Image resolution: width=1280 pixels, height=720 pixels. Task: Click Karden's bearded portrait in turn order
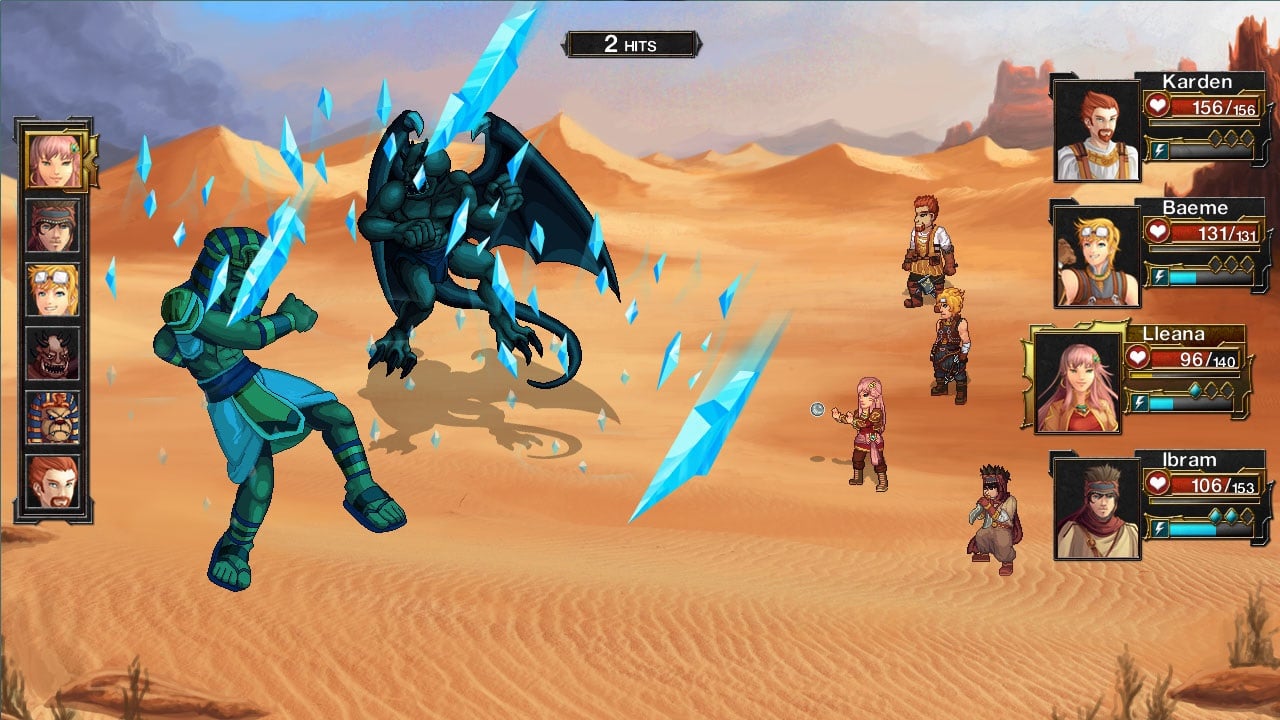pyautogui.click(x=53, y=481)
